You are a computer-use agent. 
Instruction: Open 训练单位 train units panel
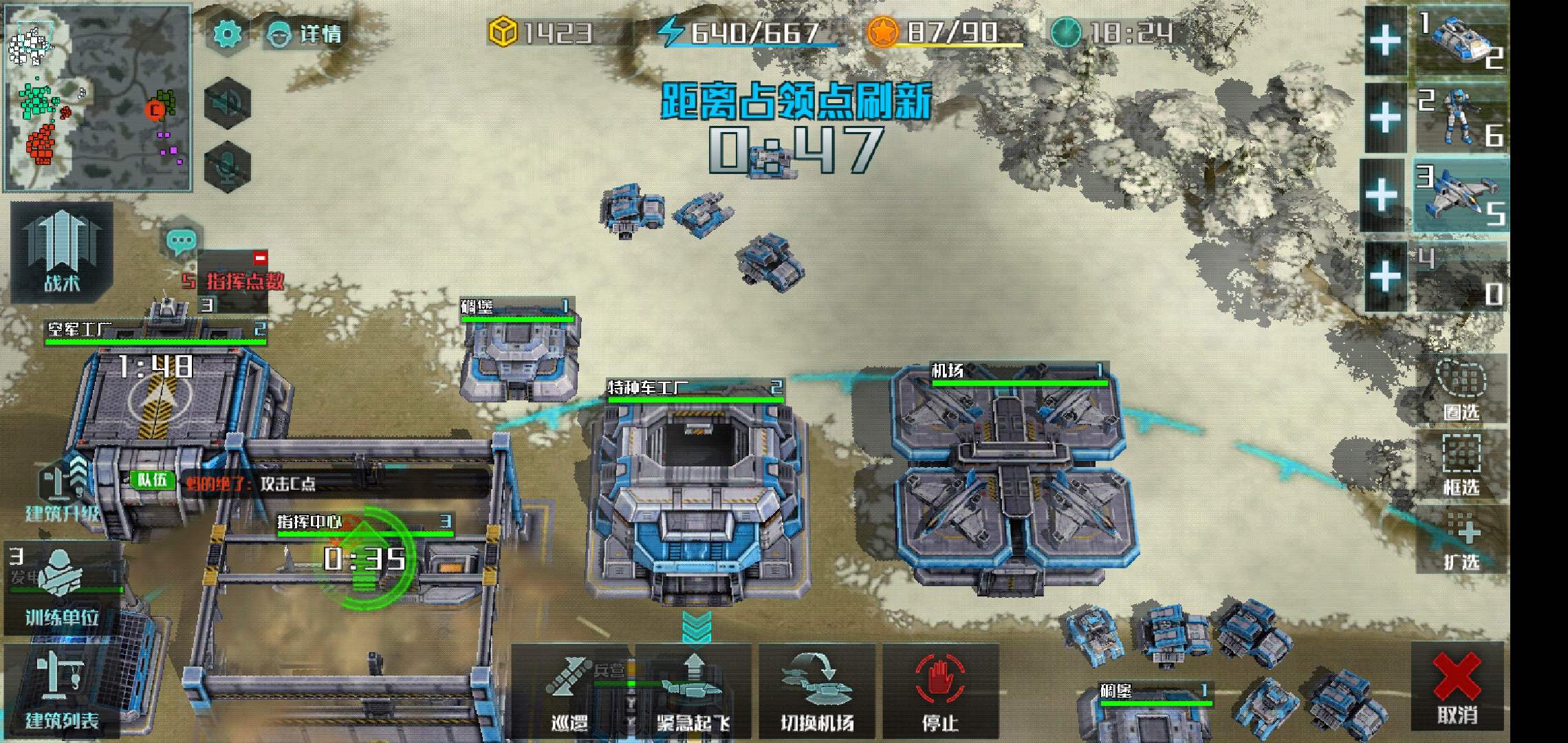click(62, 590)
